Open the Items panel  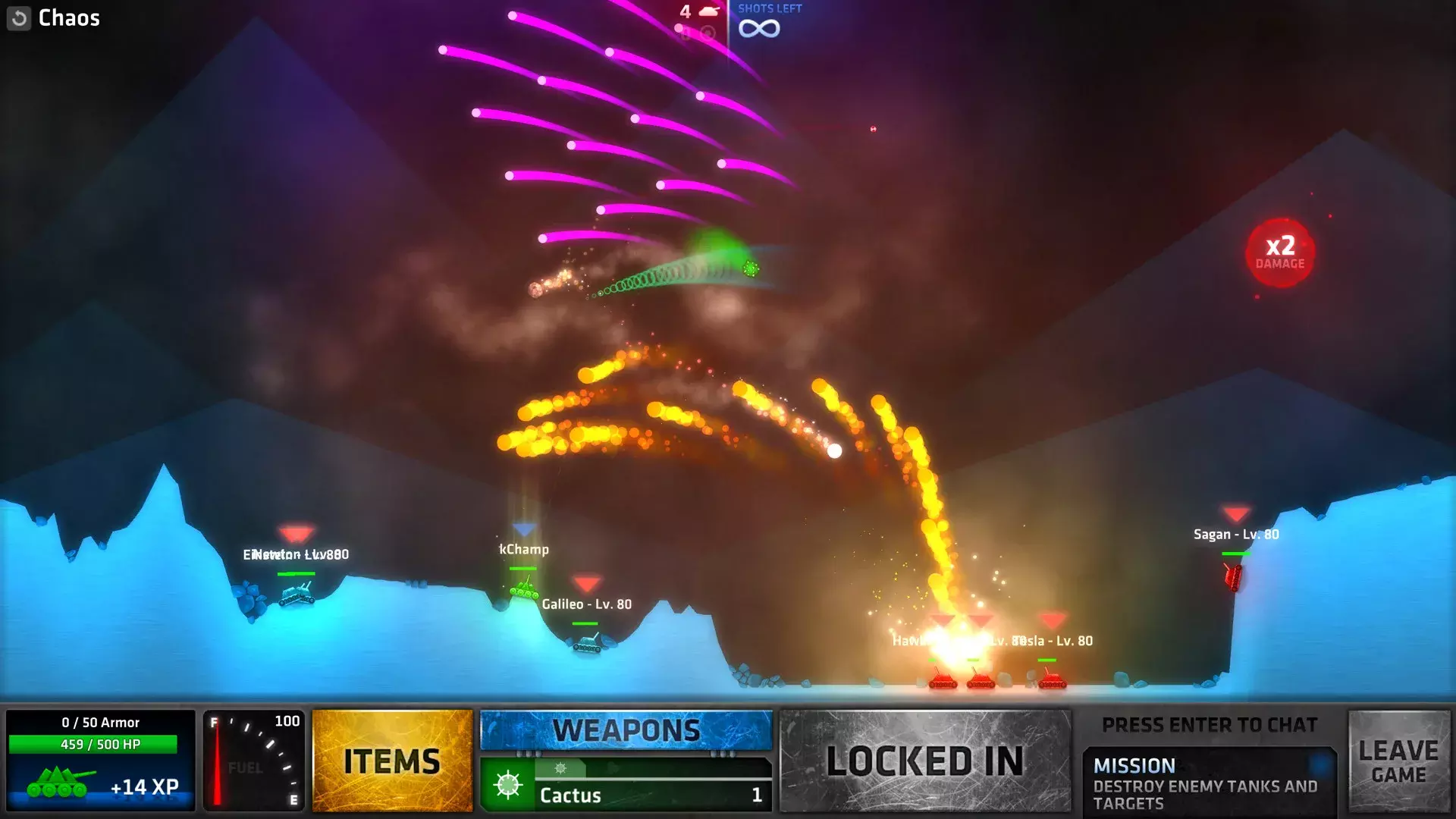point(392,761)
